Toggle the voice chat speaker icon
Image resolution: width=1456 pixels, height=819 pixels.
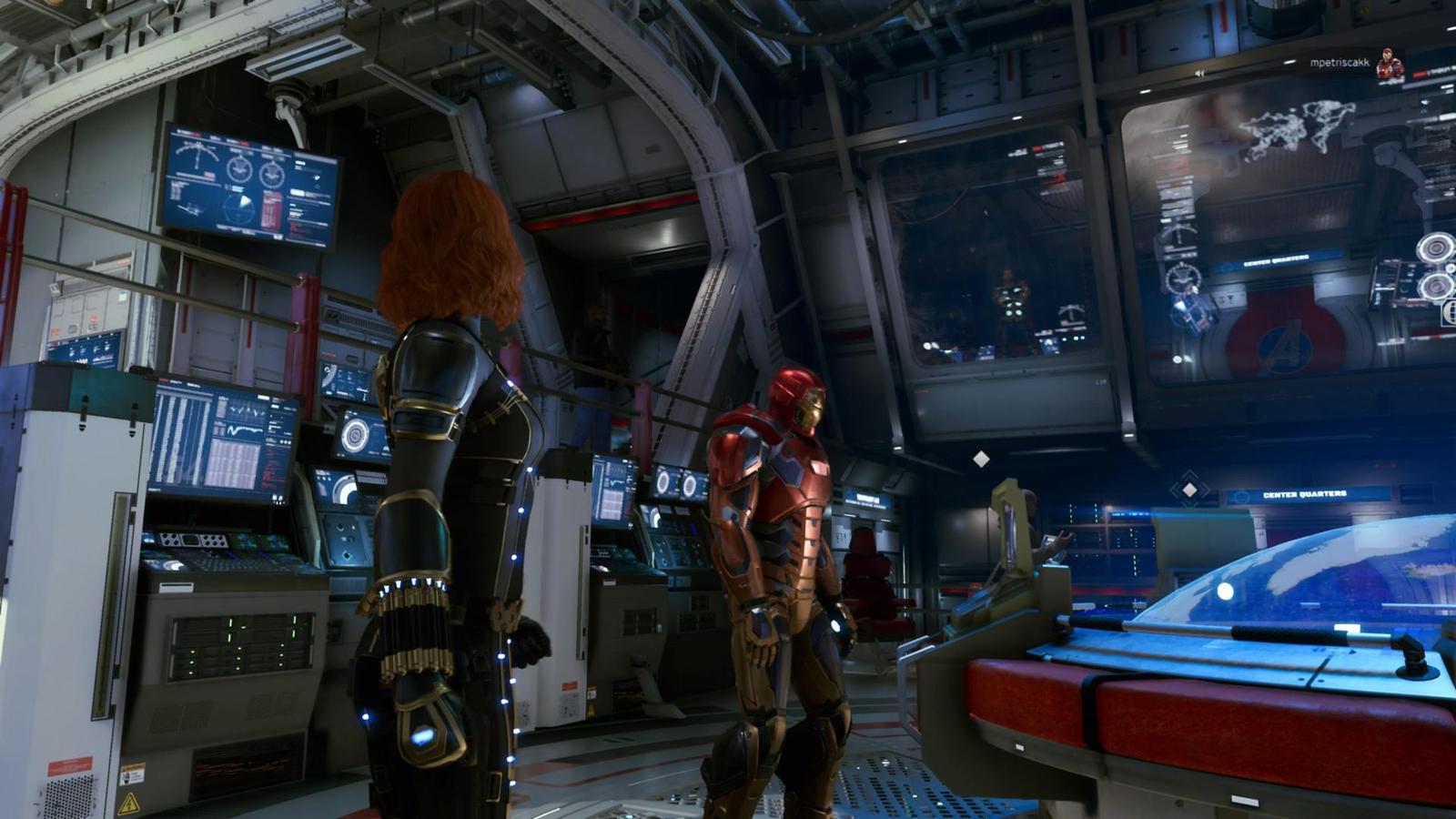click(1200, 73)
